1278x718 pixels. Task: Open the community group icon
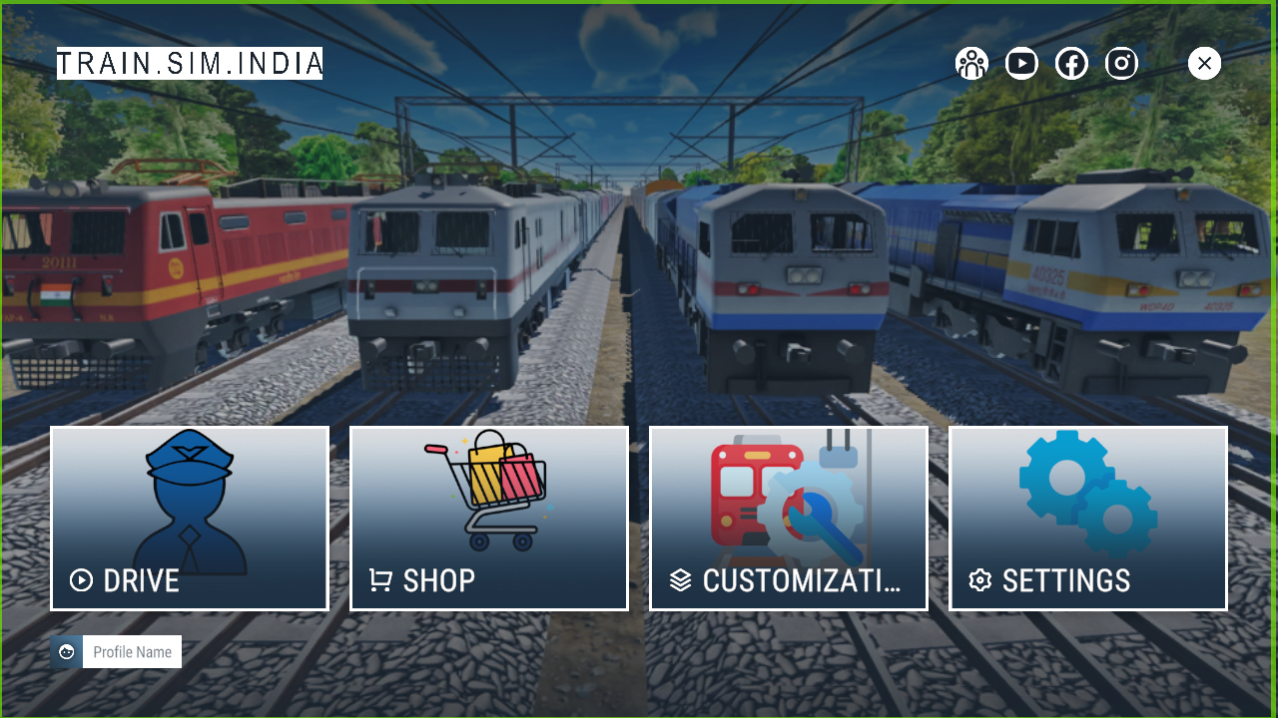[971, 64]
